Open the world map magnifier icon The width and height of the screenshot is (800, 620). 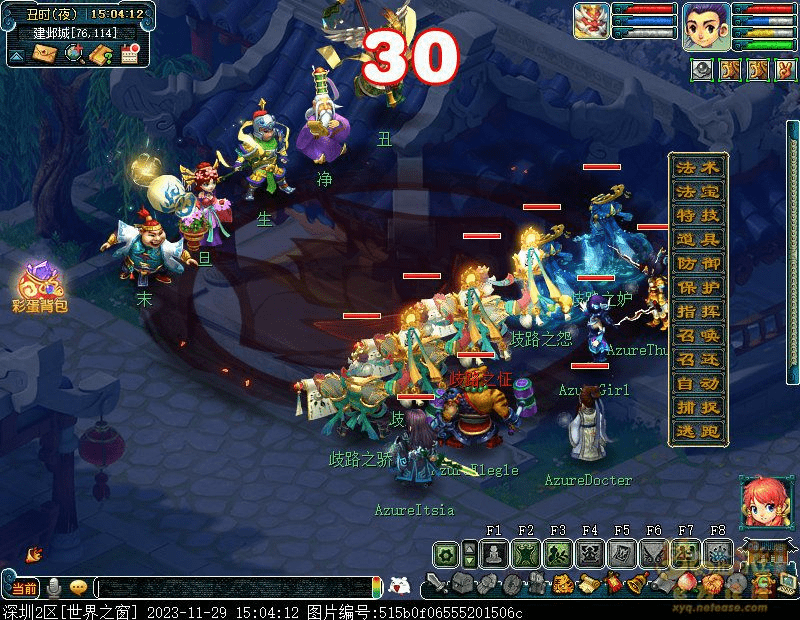click(x=73, y=54)
